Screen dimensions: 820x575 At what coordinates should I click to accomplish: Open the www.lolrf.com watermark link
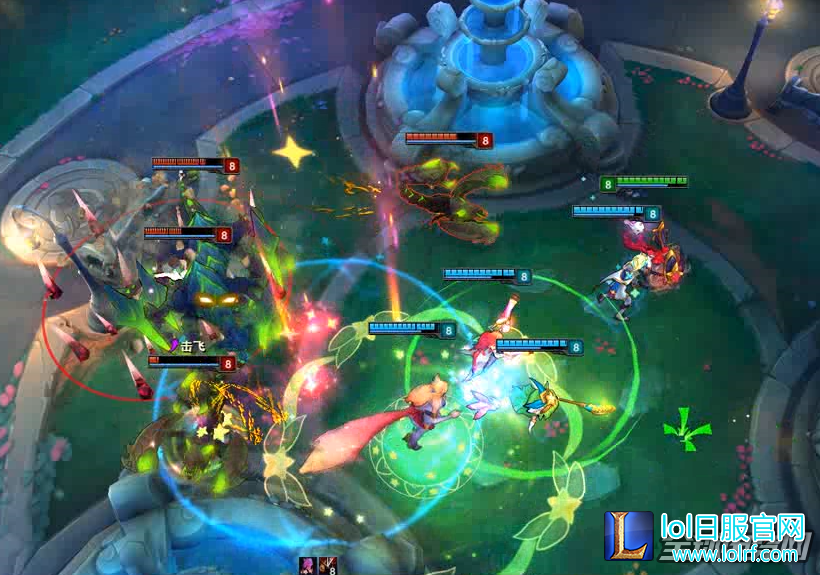pyautogui.click(x=733, y=553)
